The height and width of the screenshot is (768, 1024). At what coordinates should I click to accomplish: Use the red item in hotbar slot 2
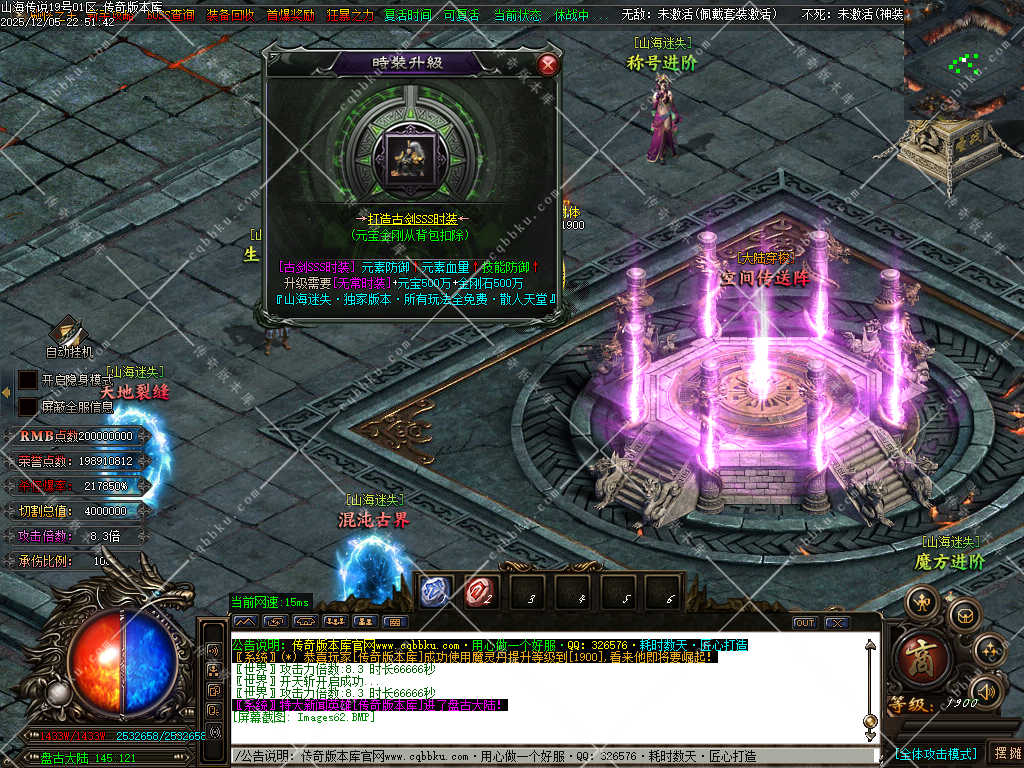click(480, 594)
